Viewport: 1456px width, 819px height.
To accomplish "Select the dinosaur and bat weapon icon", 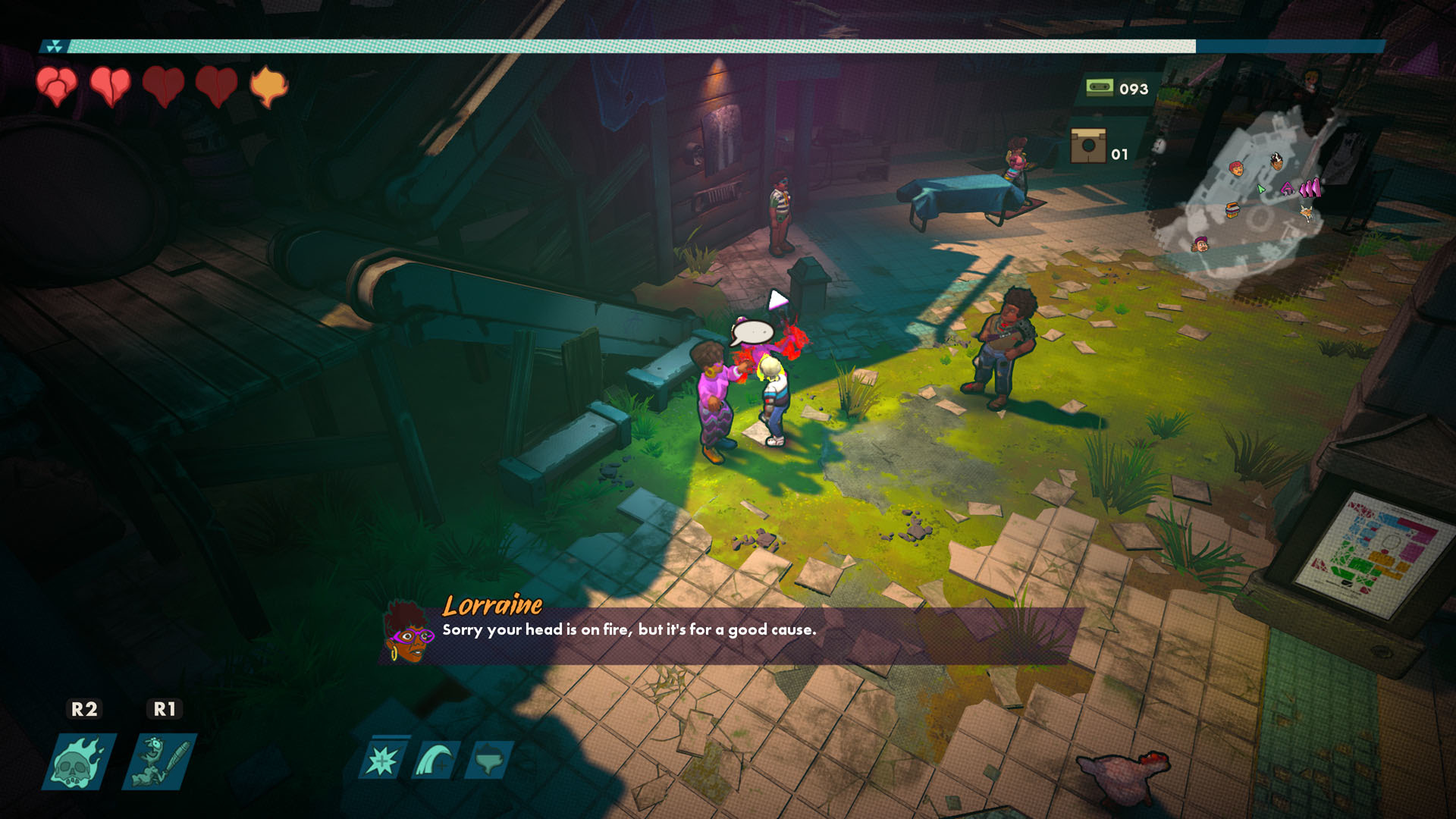I will pos(159,761).
